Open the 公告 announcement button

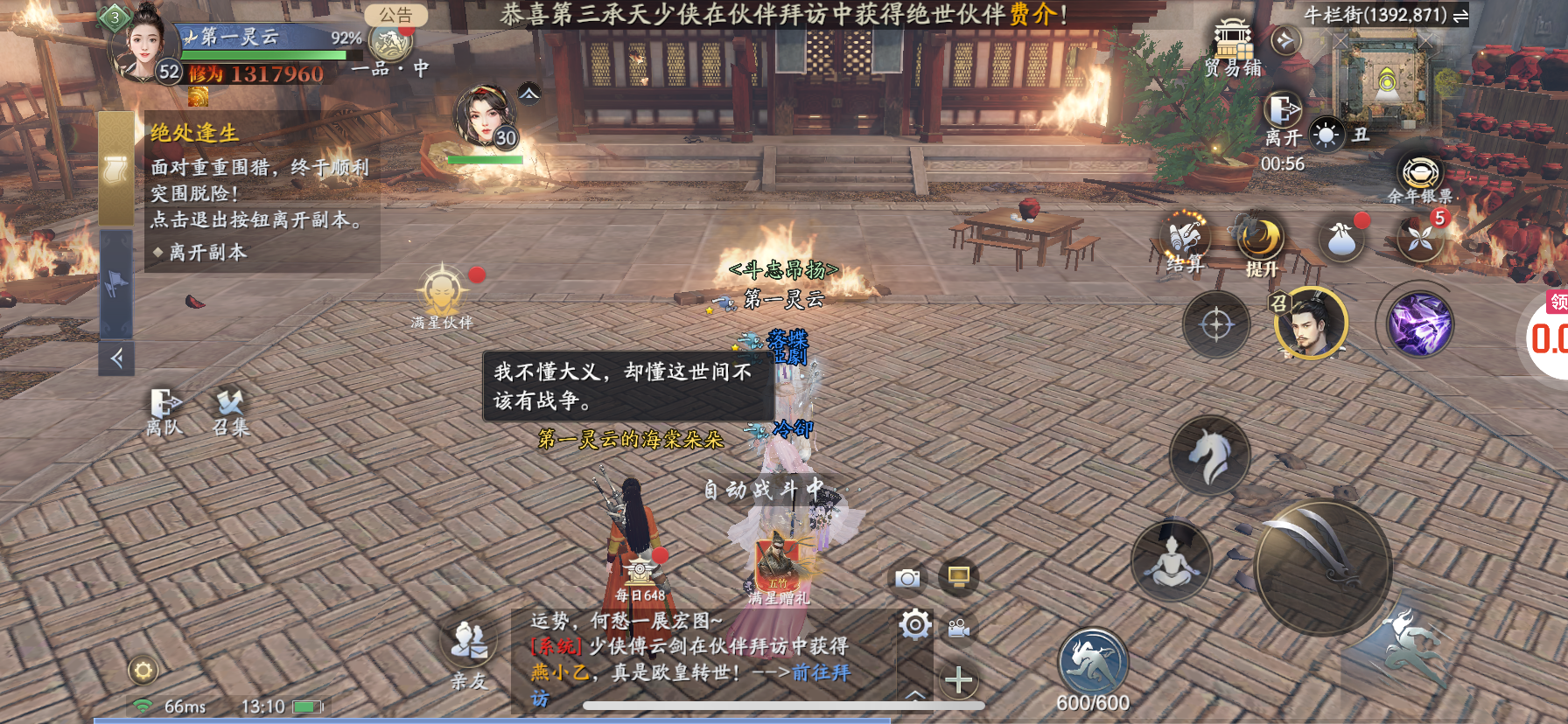(395, 15)
